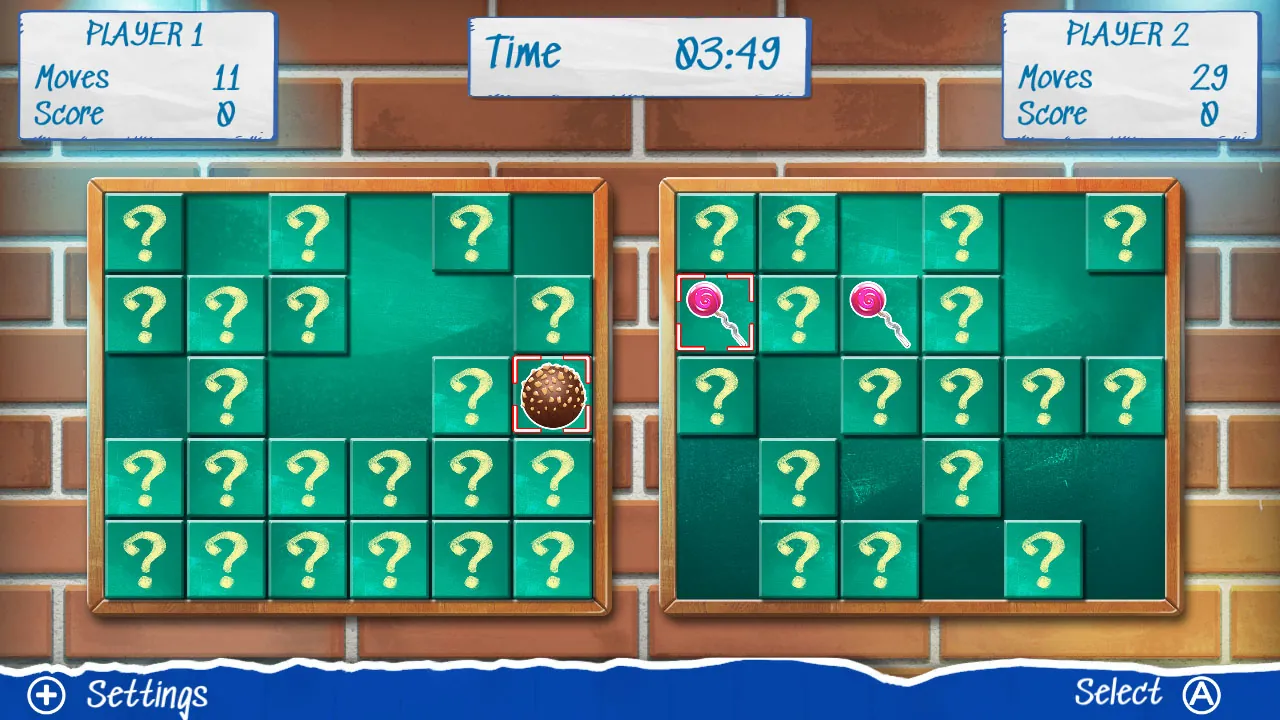This screenshot has width=1280, height=720.
Task: Flip the first question mark card in Player 1's second row
Action: point(144,312)
